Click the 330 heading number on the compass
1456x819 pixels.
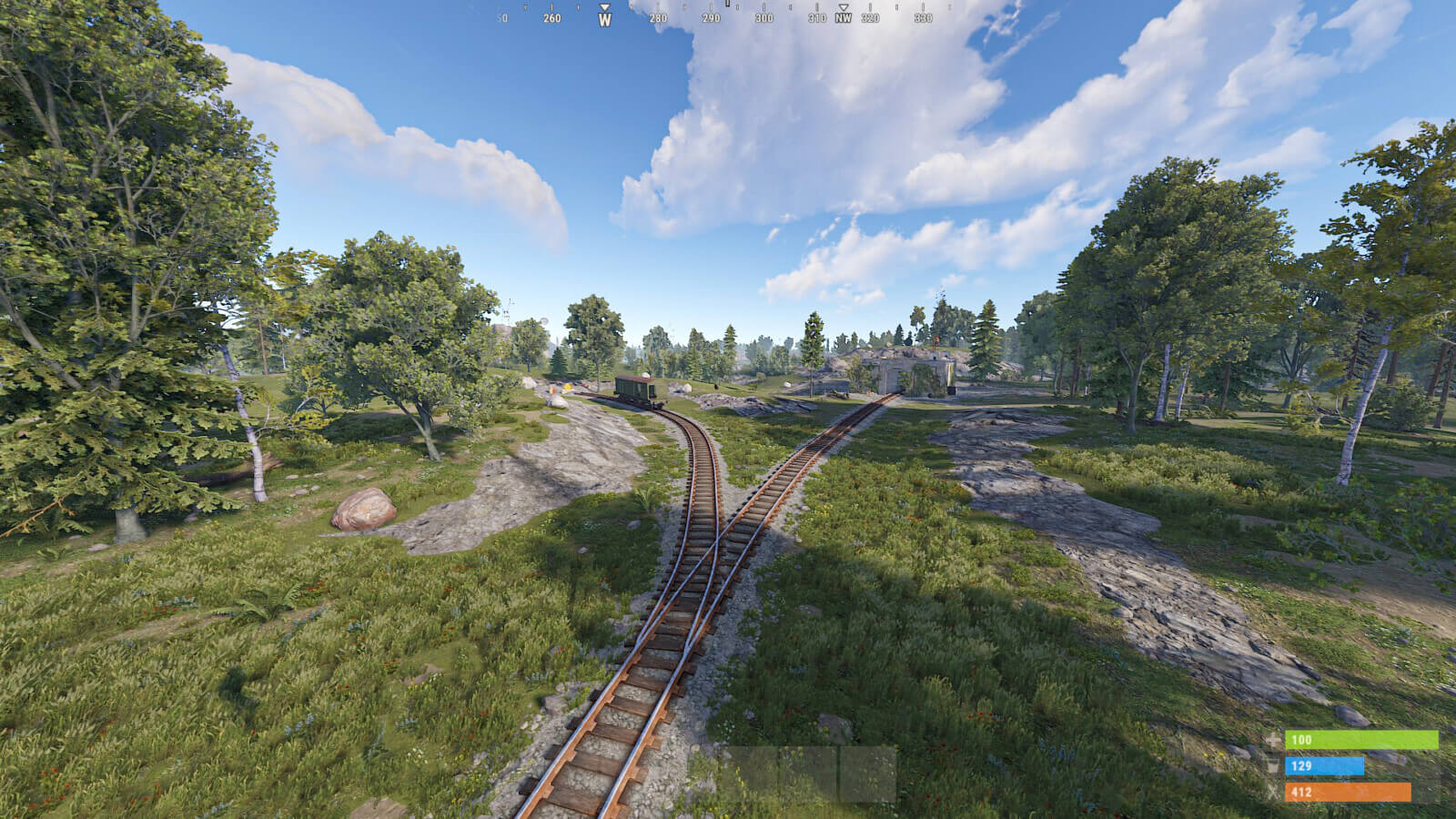[x=923, y=16]
